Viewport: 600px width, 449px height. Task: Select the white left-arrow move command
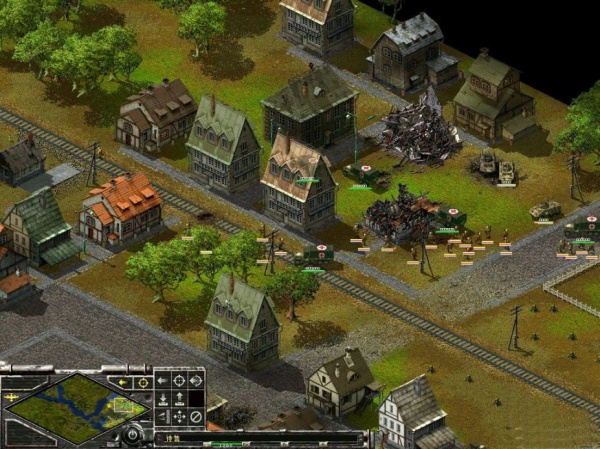pos(163,381)
